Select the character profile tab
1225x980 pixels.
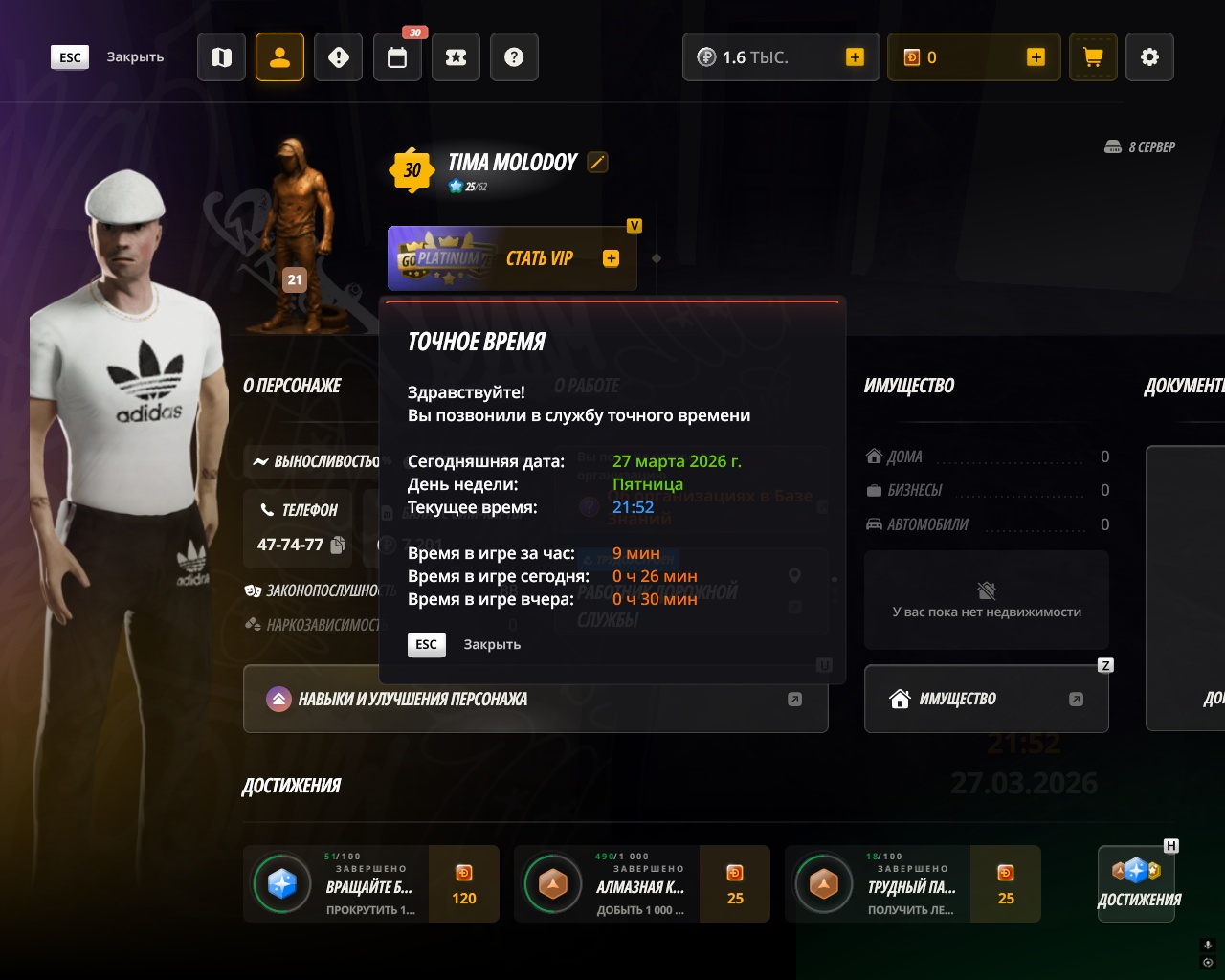280,57
